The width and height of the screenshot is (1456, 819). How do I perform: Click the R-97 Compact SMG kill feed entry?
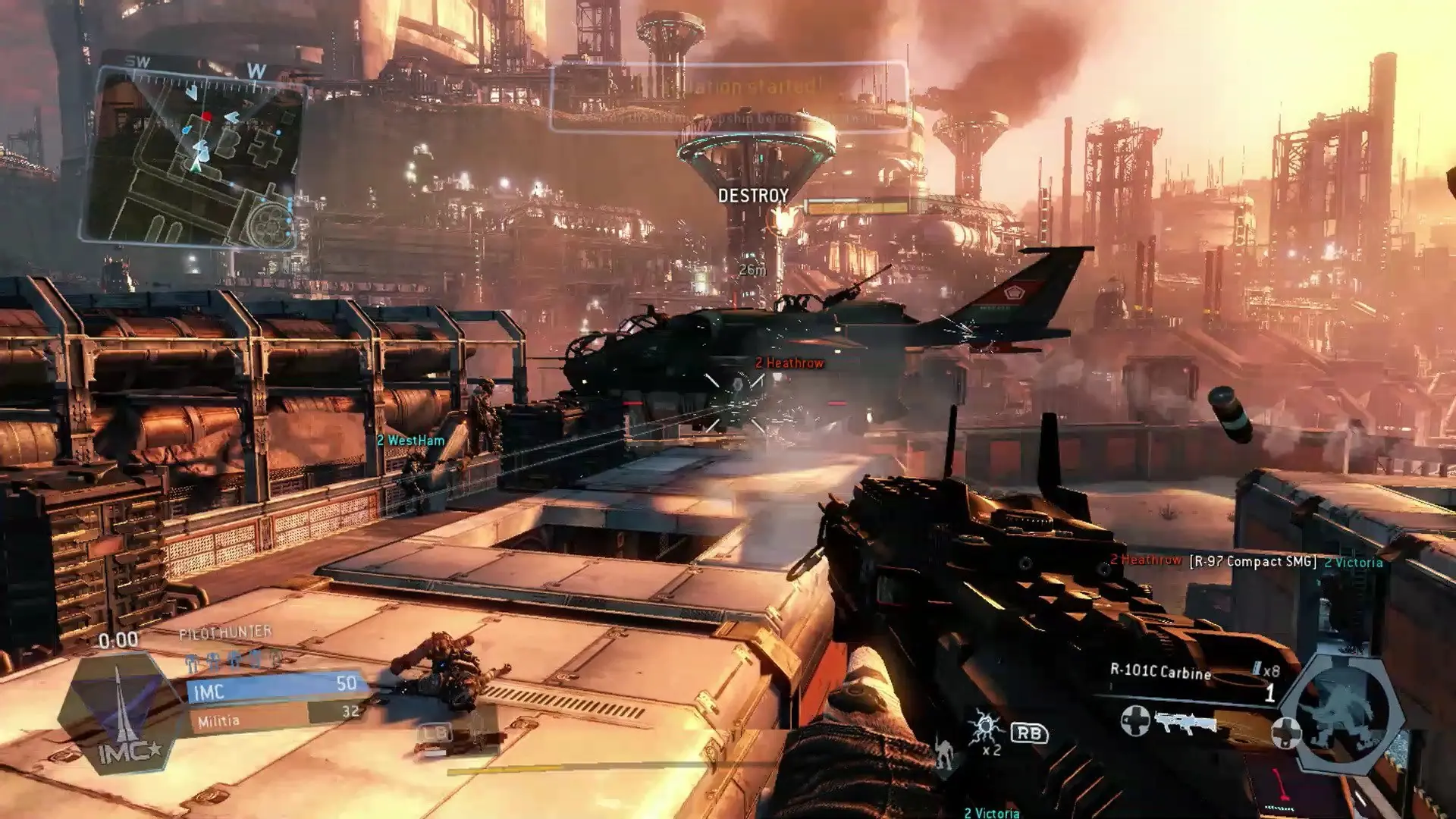pos(1252,561)
